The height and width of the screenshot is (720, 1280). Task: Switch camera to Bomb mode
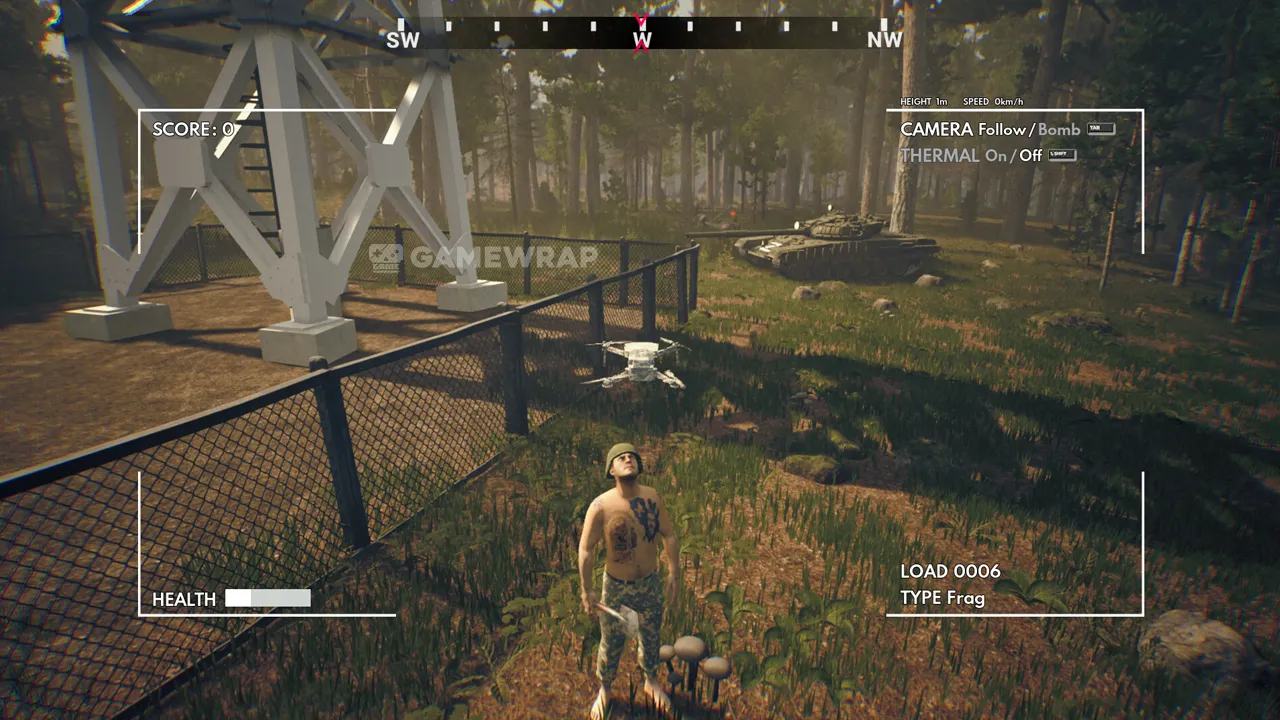[1059, 130]
